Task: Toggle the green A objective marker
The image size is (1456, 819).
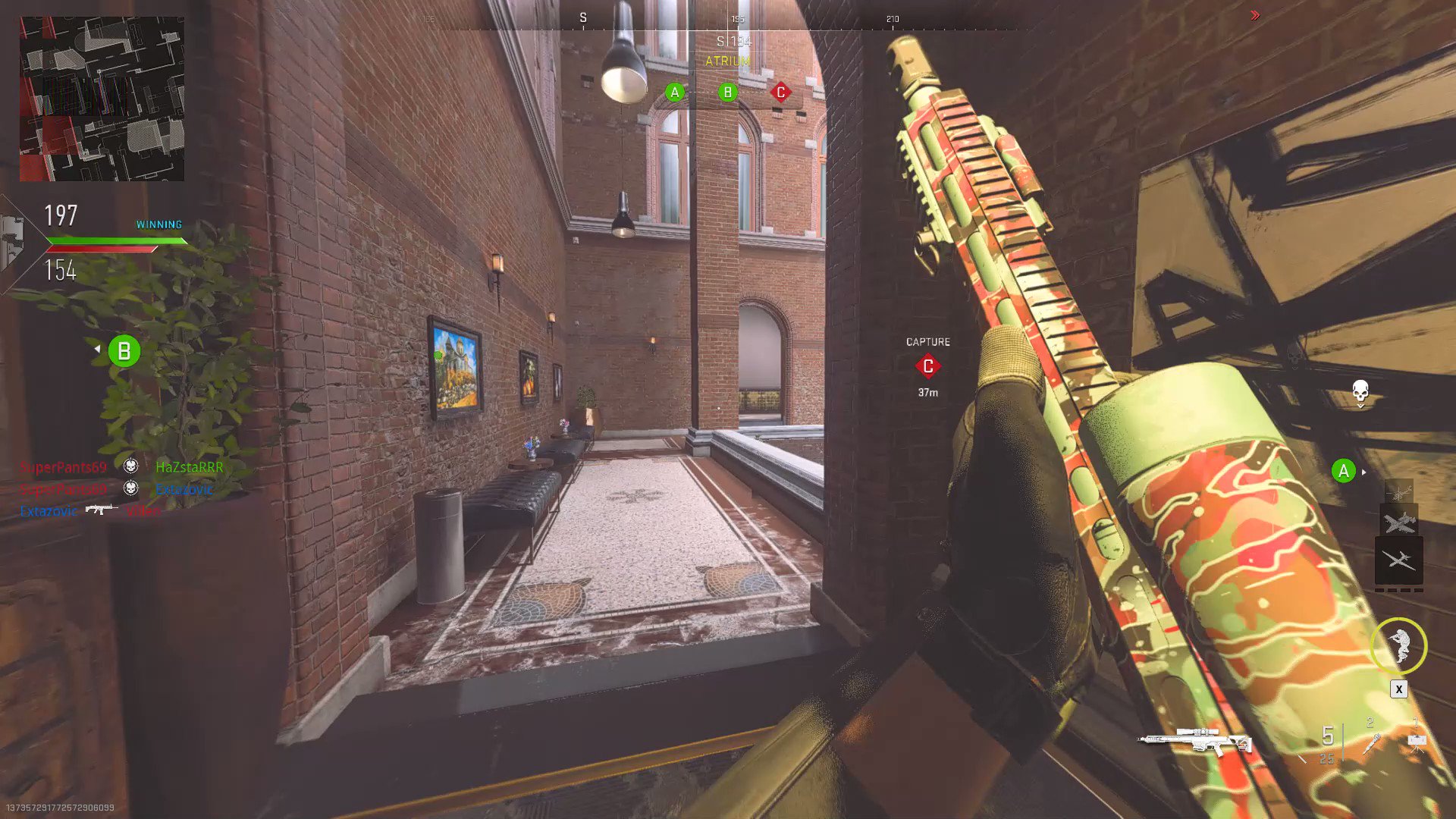Action: [x=674, y=93]
